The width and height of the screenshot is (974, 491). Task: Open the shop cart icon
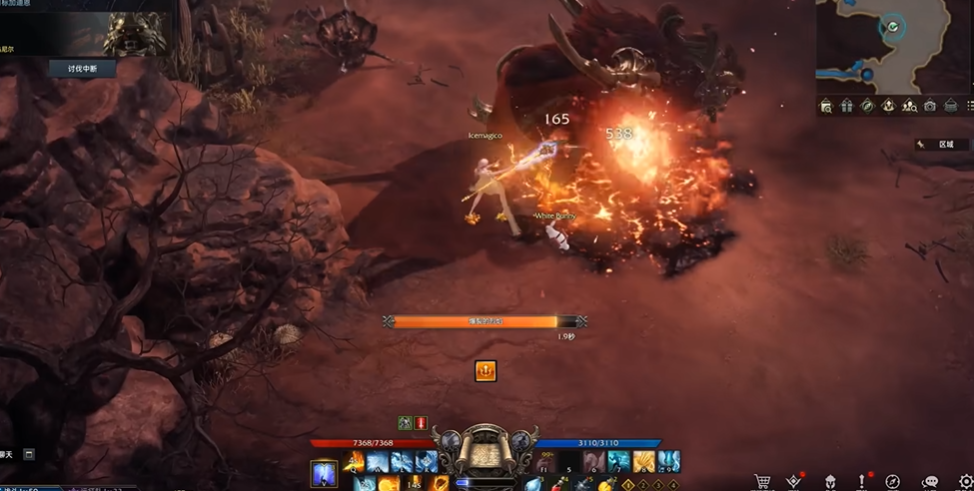click(762, 482)
